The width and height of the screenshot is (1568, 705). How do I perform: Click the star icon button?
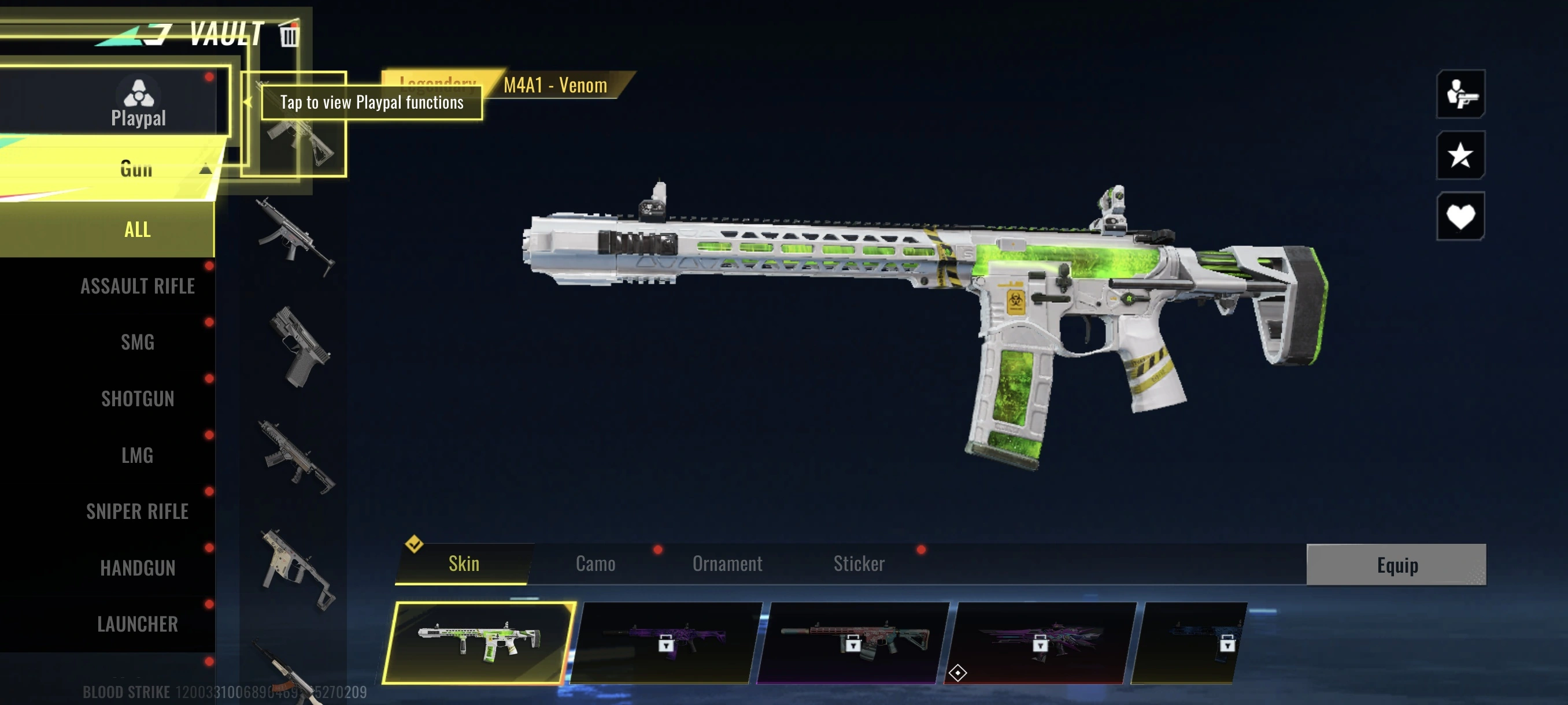pyautogui.click(x=1460, y=155)
